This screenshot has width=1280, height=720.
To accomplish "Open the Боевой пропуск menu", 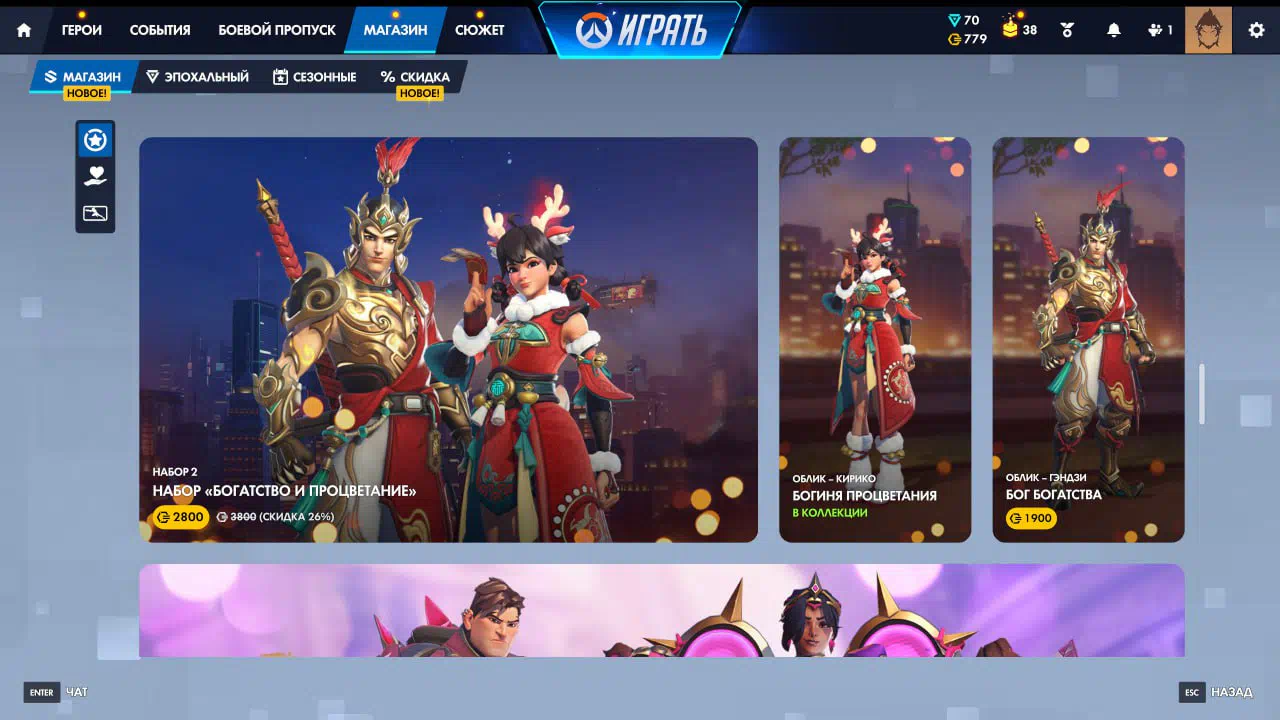I will 277,30.
